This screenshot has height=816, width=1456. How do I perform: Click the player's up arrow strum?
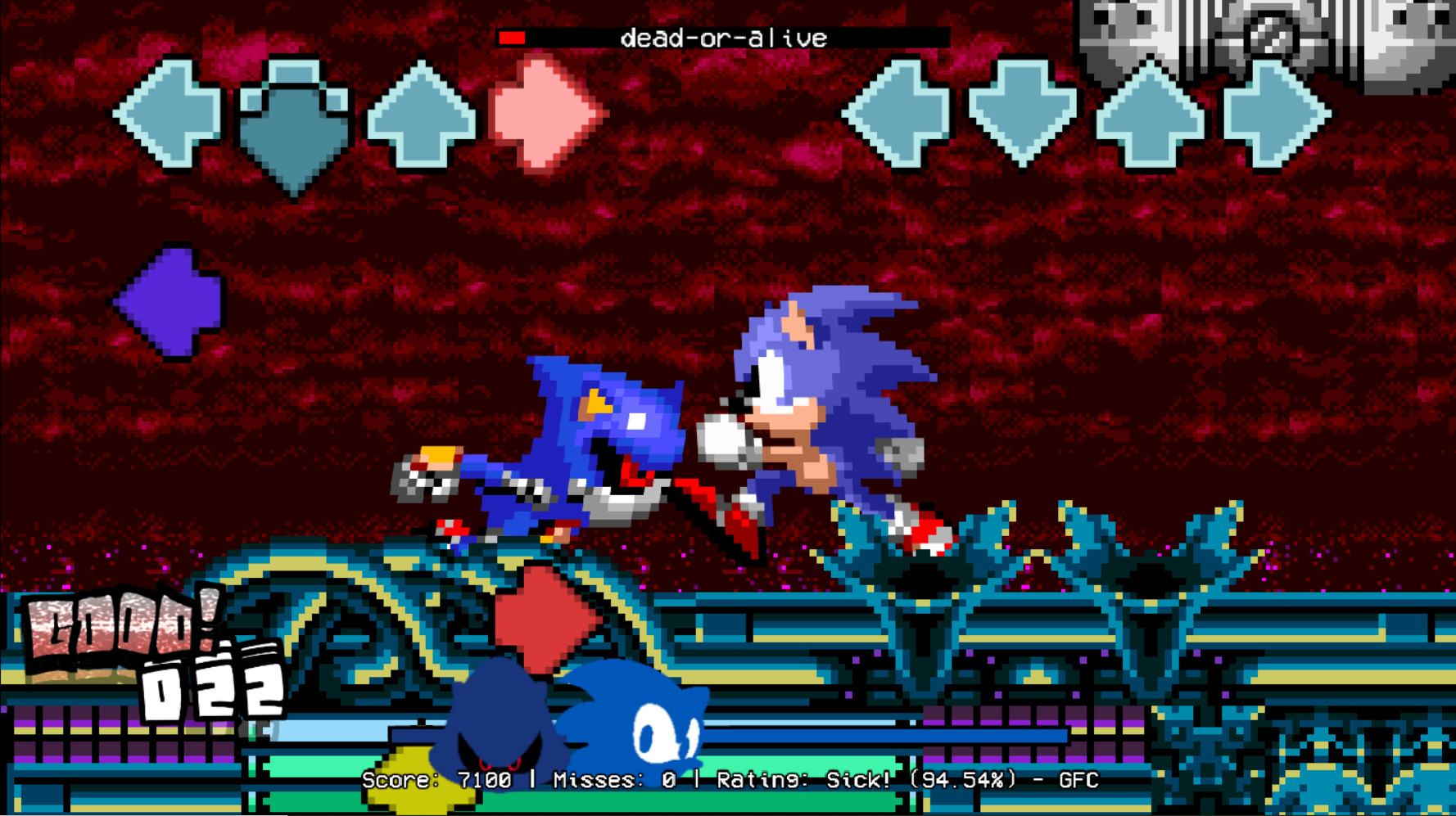(1151, 119)
